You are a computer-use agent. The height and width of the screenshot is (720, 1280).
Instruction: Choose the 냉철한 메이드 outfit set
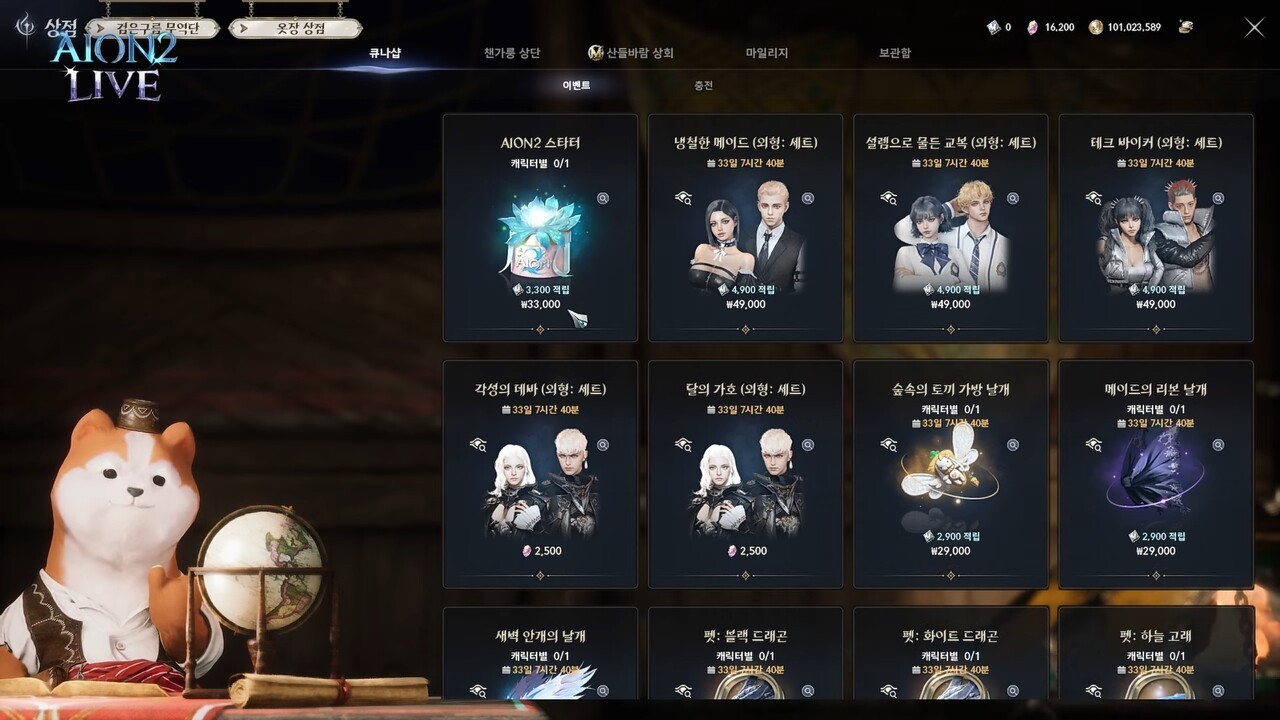click(x=746, y=228)
